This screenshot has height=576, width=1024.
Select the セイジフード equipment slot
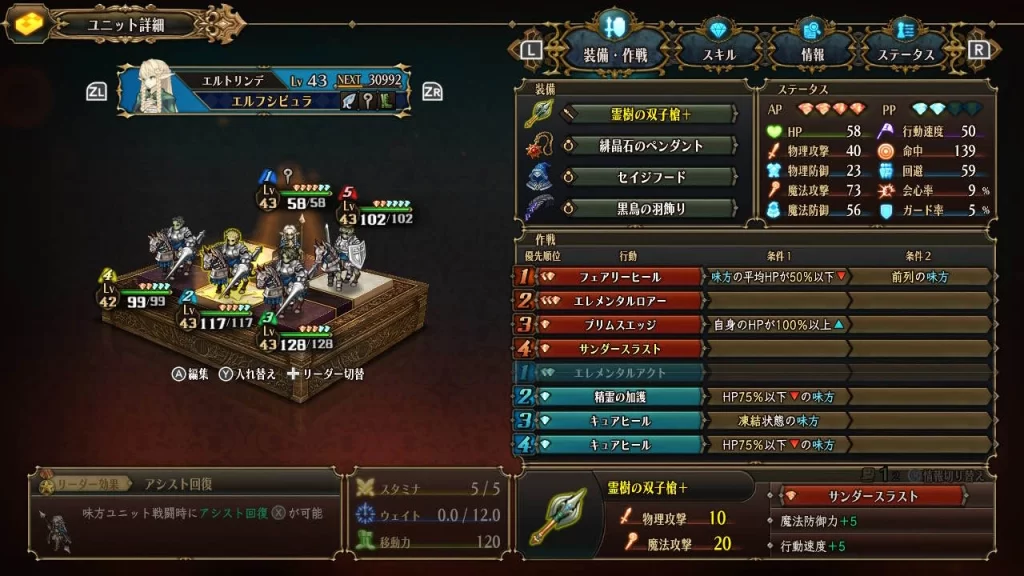[x=652, y=177]
